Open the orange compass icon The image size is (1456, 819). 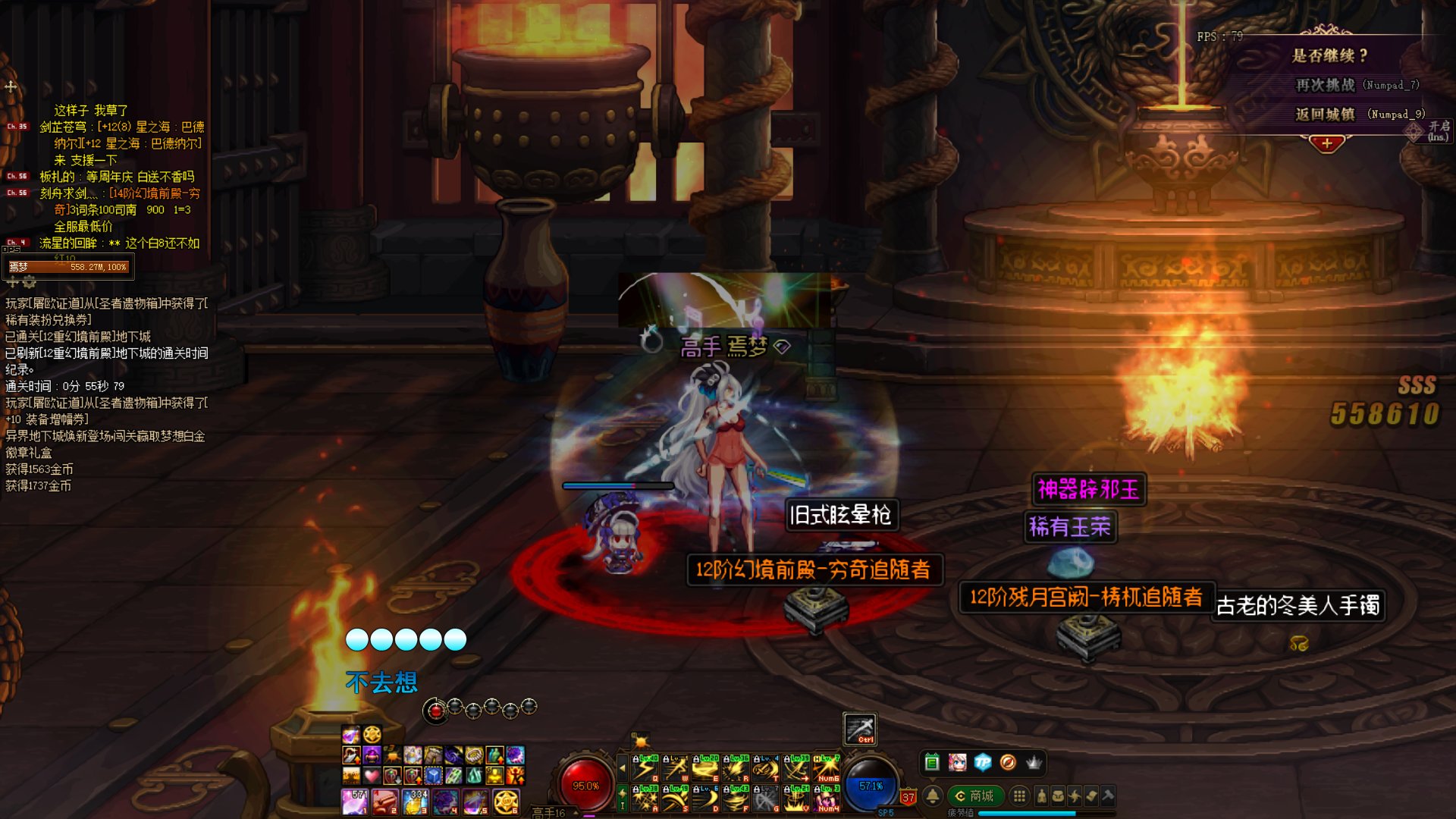tap(1008, 762)
